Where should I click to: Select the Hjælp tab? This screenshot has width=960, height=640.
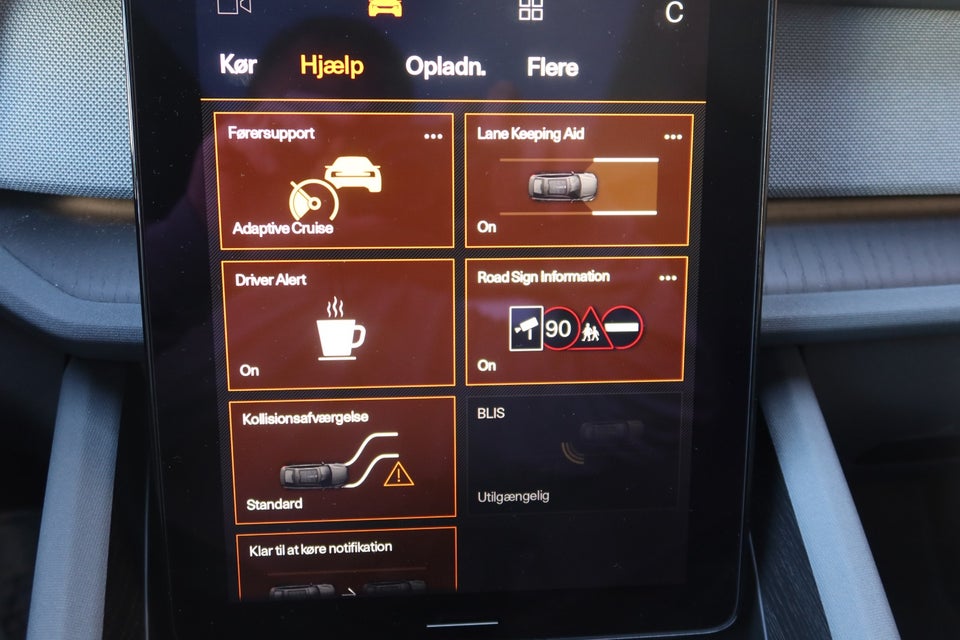click(x=332, y=67)
